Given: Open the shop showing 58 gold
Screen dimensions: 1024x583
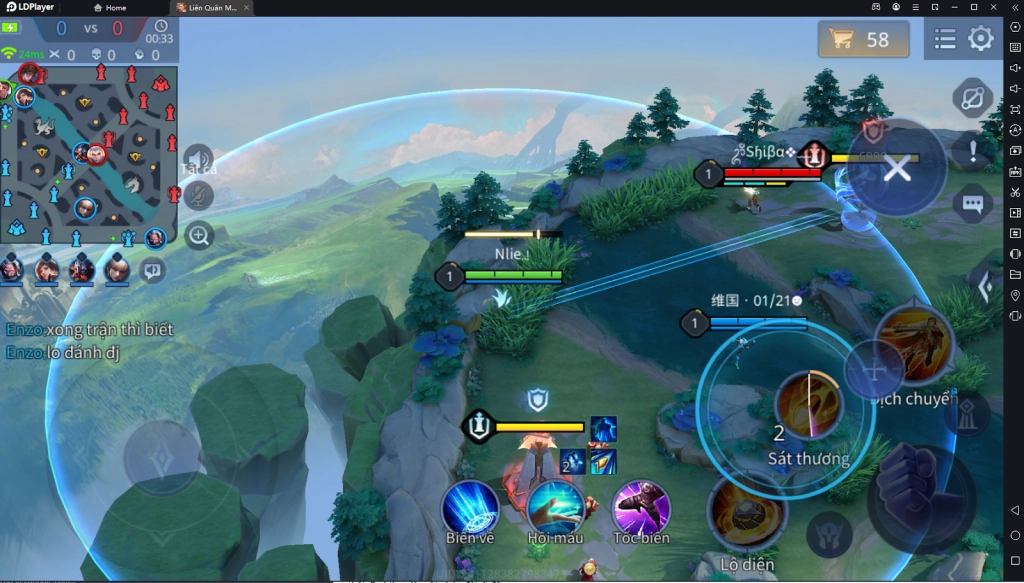Looking at the screenshot, I should (x=863, y=40).
